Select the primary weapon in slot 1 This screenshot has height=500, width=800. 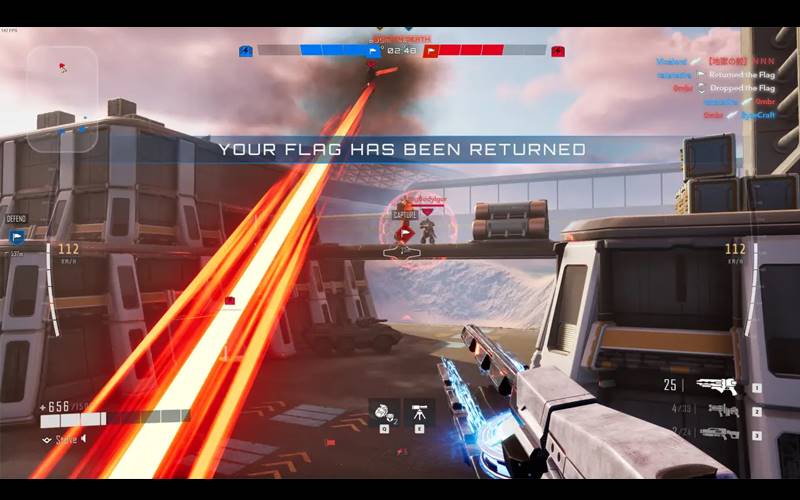click(717, 386)
